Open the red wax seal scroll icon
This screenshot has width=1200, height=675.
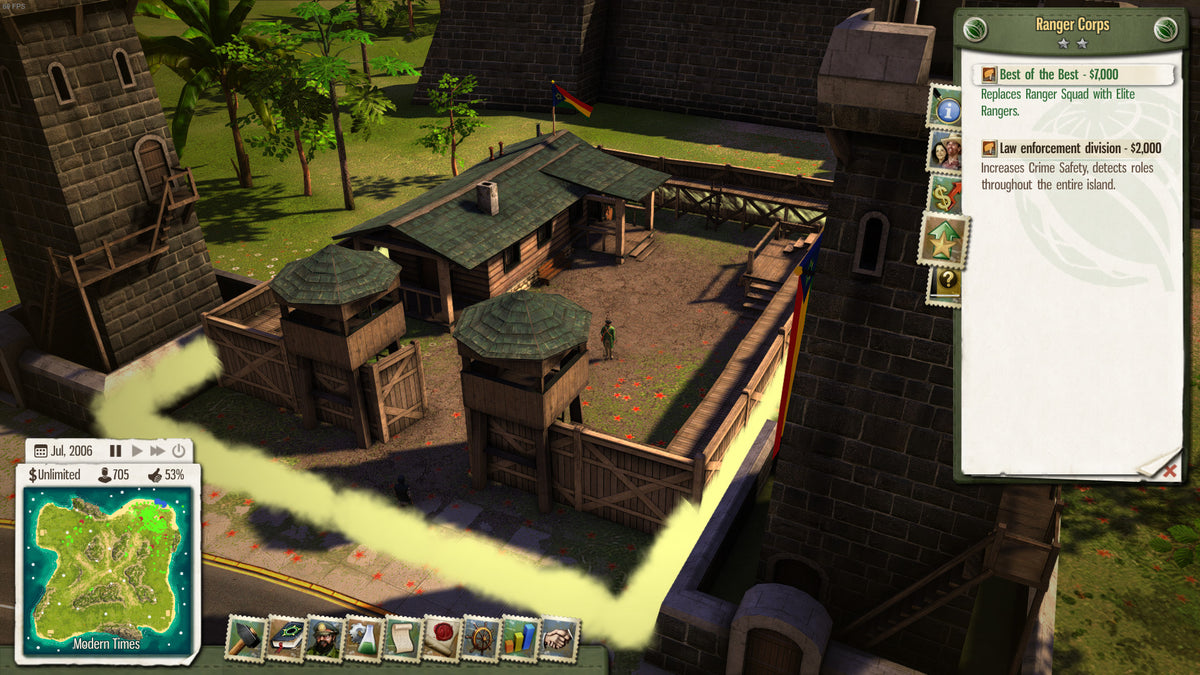click(x=441, y=638)
